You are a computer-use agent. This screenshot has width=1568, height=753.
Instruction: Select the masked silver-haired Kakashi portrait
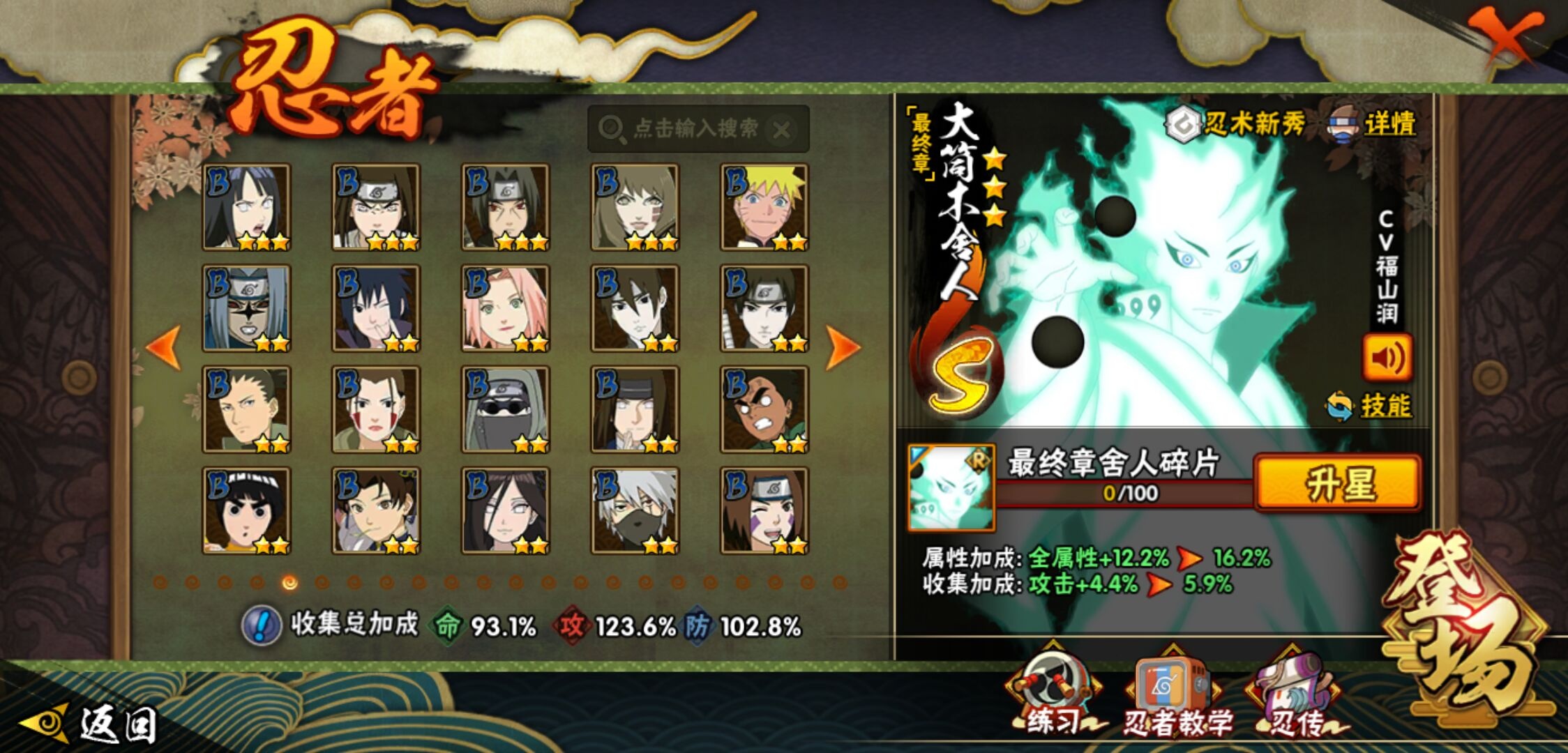tap(635, 510)
